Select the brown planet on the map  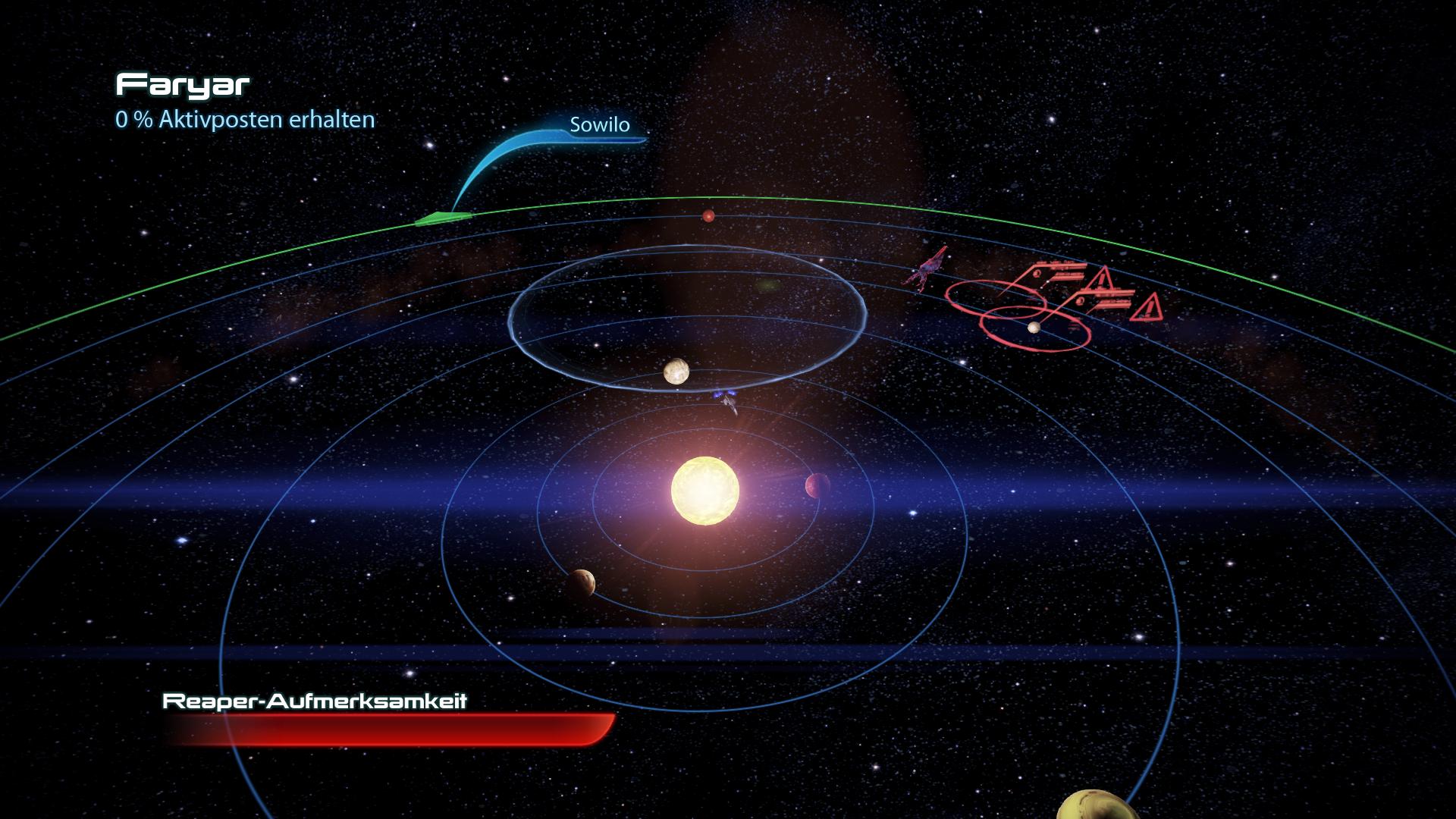[x=580, y=582]
